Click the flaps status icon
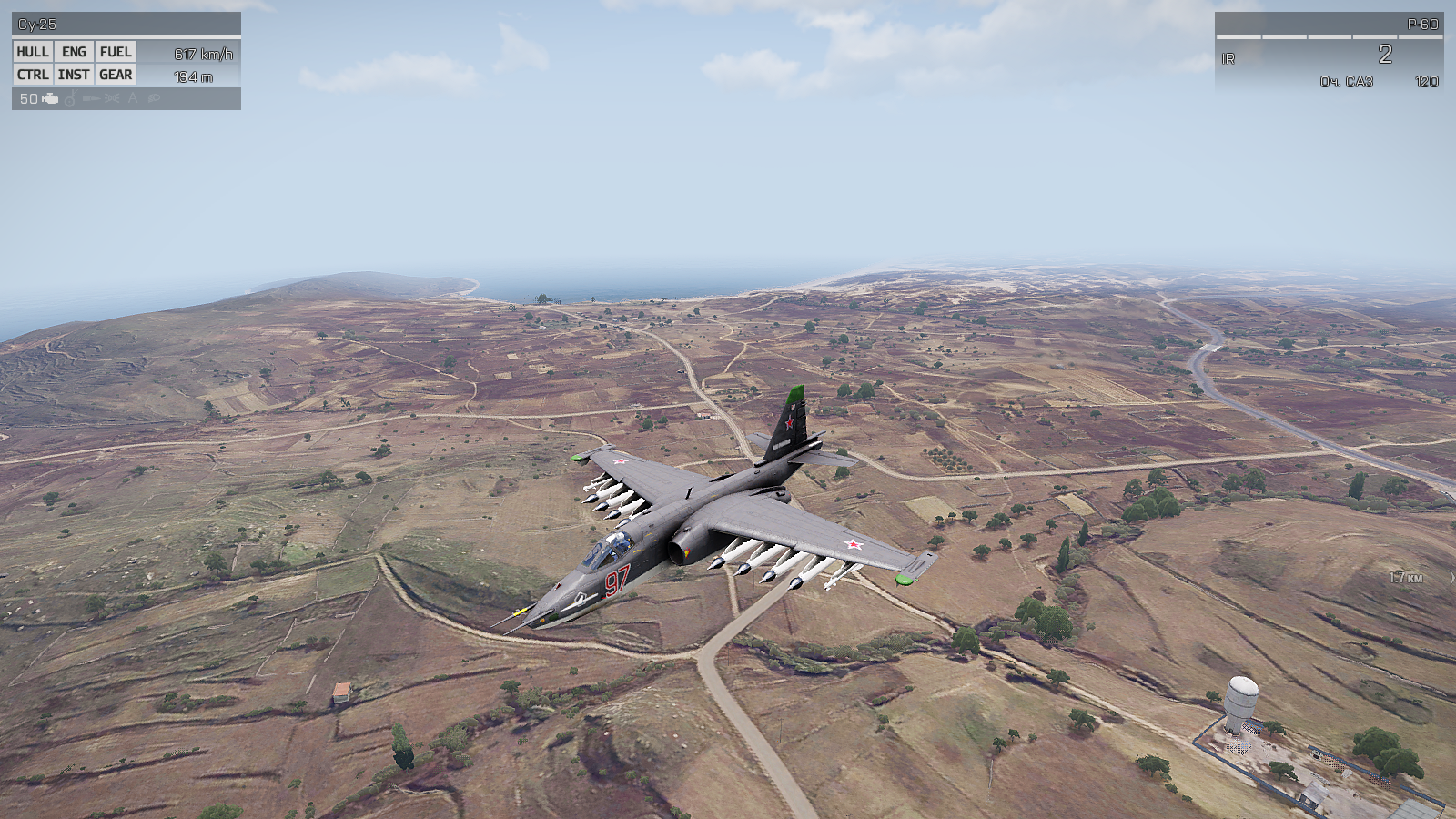This screenshot has height=819, width=1456. pyautogui.click(x=91, y=98)
